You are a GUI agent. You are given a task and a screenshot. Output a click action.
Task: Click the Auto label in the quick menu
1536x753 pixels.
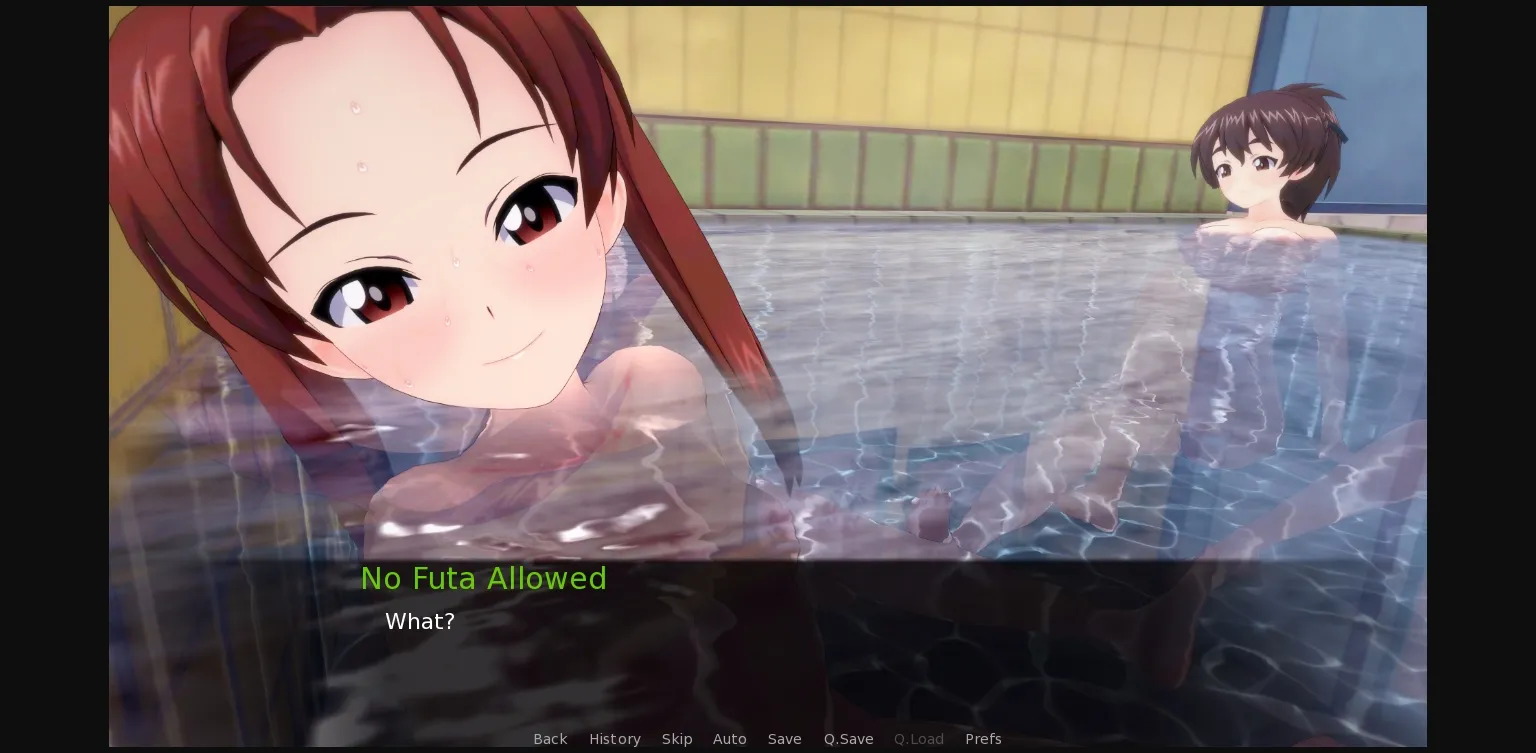click(x=730, y=739)
